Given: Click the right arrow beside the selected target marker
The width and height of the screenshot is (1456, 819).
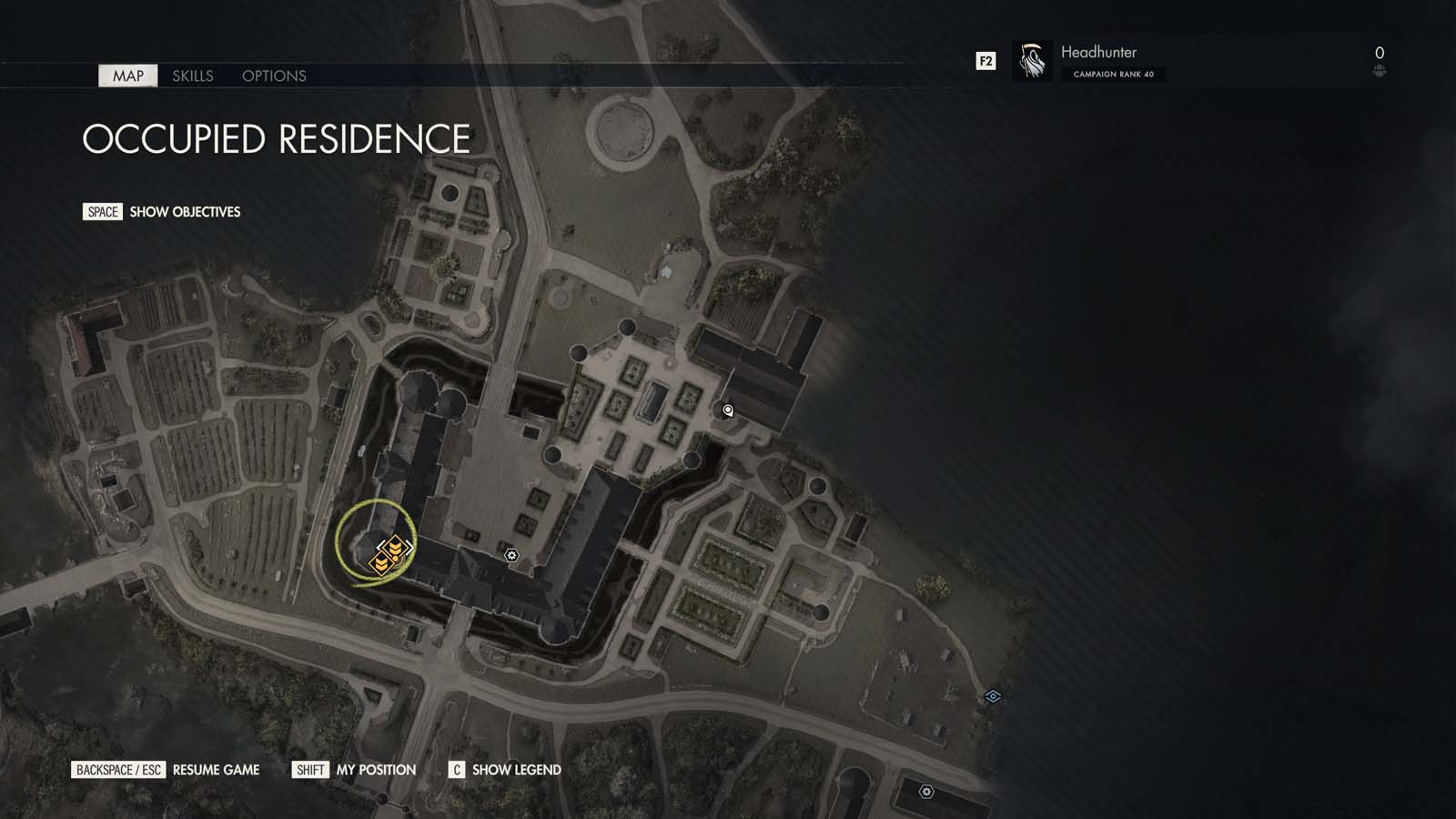Looking at the screenshot, I should pyautogui.click(x=409, y=546).
